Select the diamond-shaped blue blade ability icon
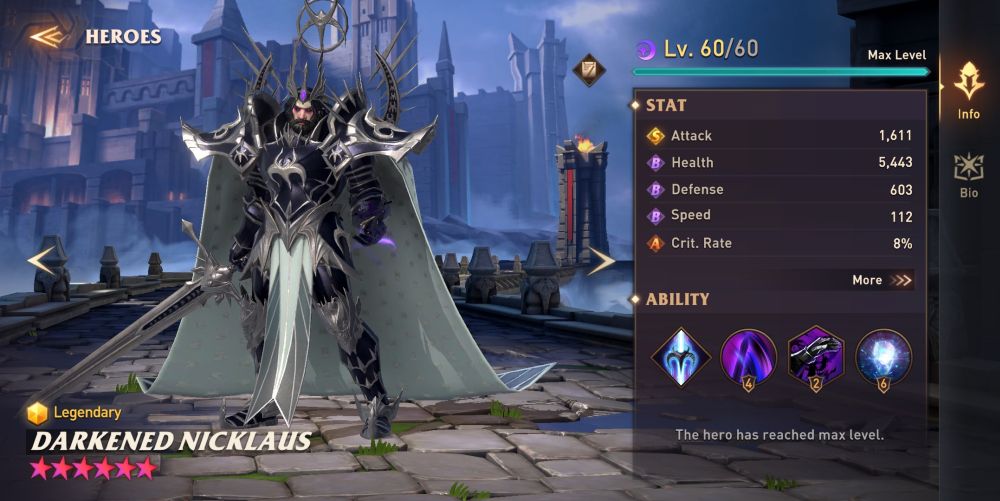1000x501 pixels. pos(682,357)
